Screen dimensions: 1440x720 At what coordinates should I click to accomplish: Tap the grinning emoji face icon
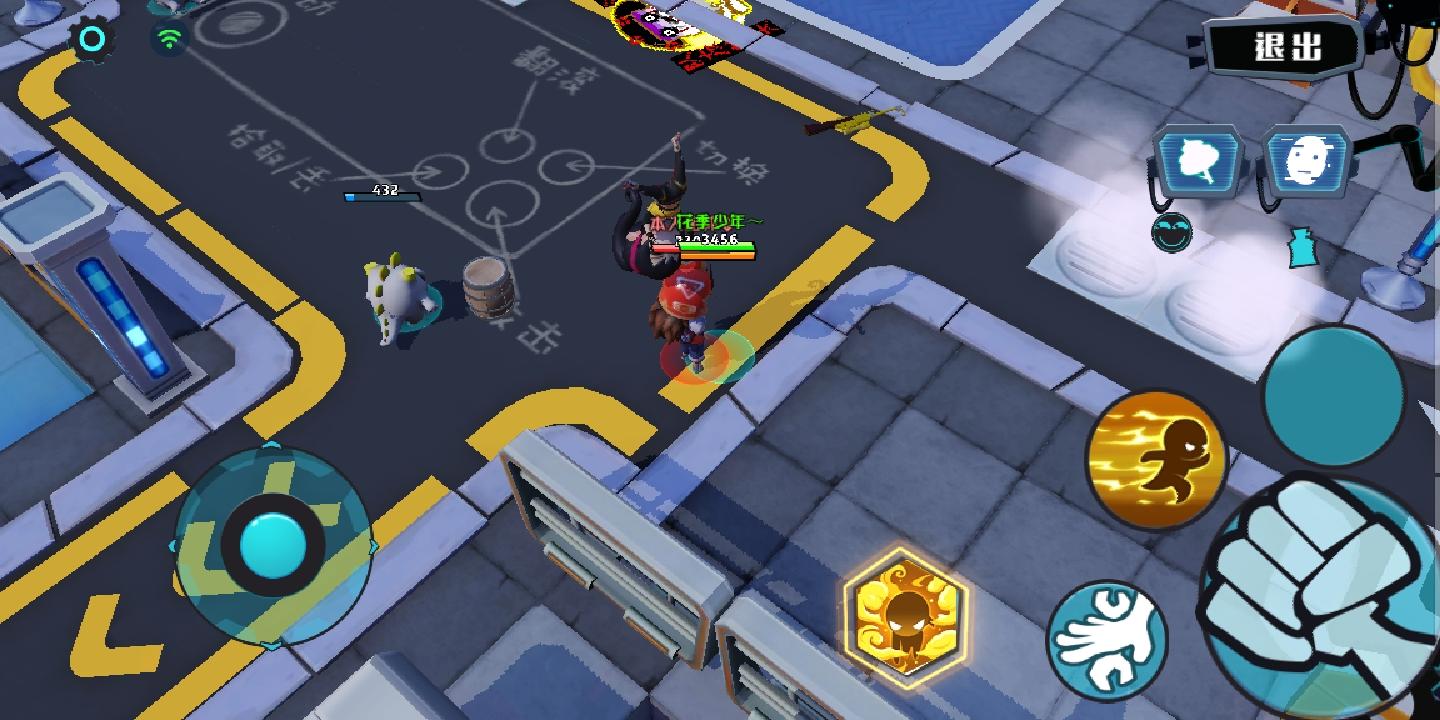click(1172, 232)
